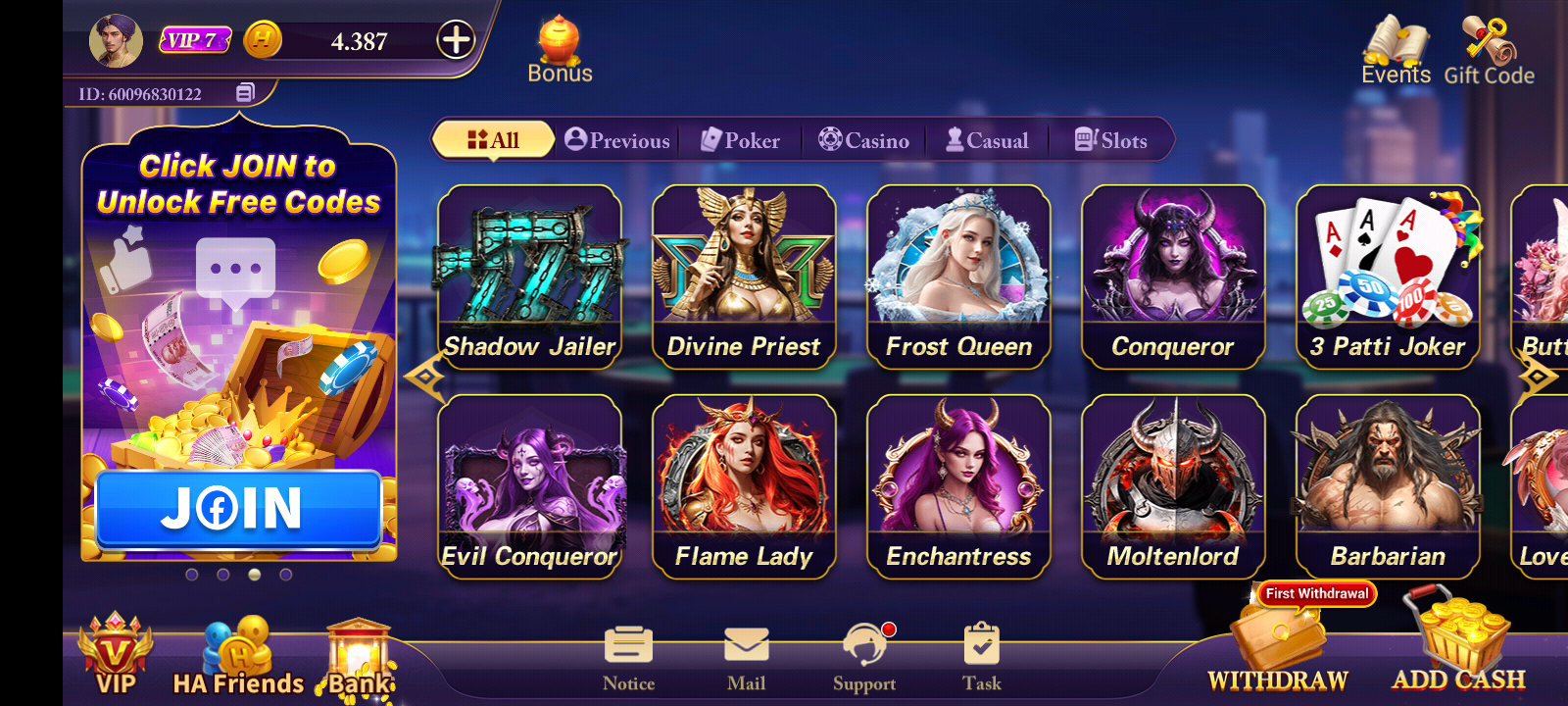The width and height of the screenshot is (1568, 706).
Task: Open the Gift Code key icon
Action: (1489, 50)
